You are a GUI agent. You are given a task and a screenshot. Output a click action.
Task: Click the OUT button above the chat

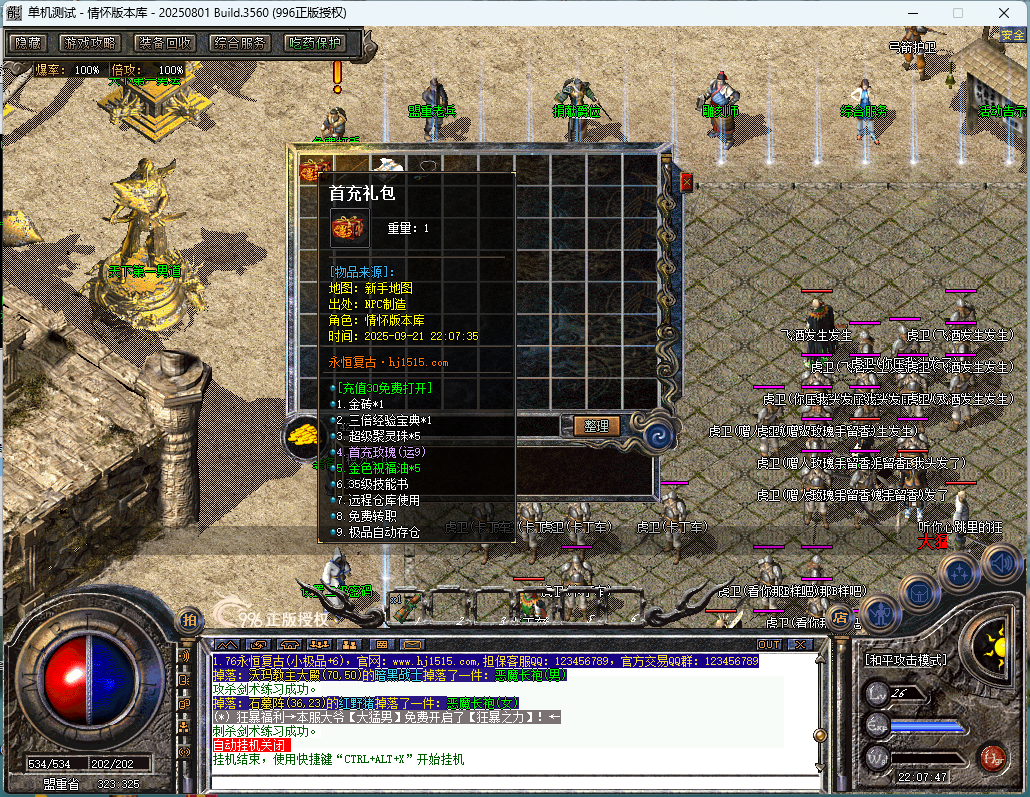[769, 644]
